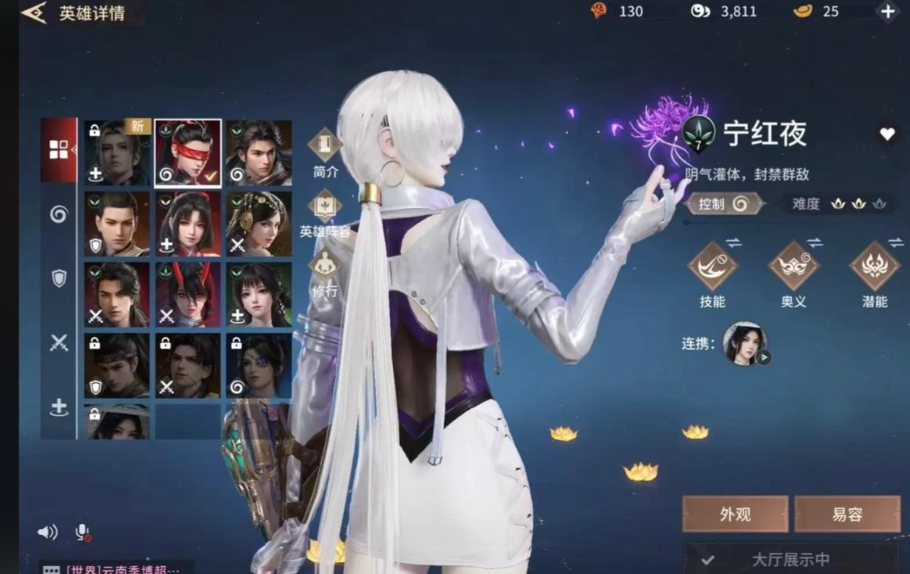Open the 简介 hero introduction
The image size is (910, 574).
pyautogui.click(x=325, y=153)
